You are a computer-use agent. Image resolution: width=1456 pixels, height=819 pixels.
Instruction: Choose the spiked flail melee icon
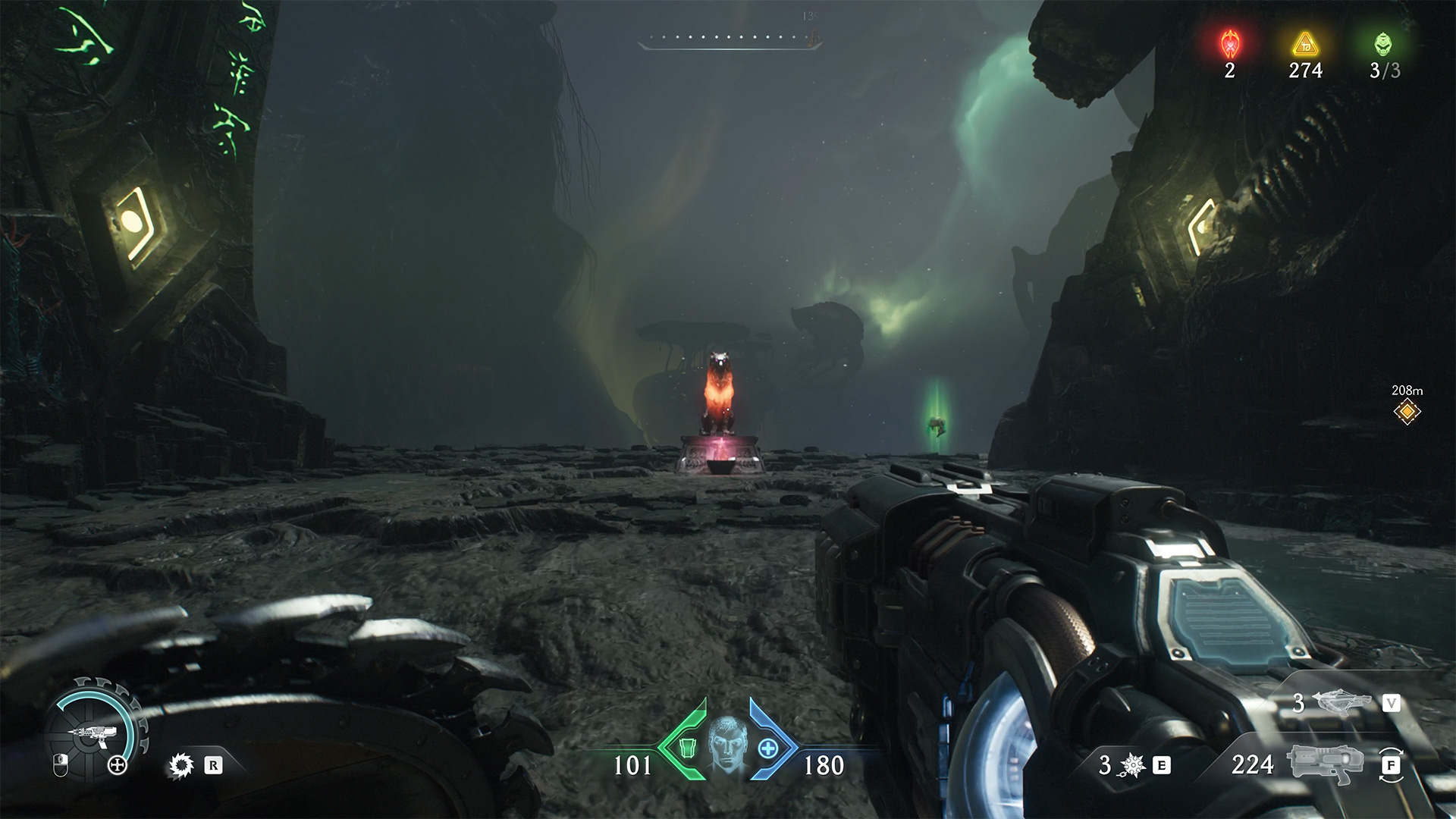point(1132,766)
